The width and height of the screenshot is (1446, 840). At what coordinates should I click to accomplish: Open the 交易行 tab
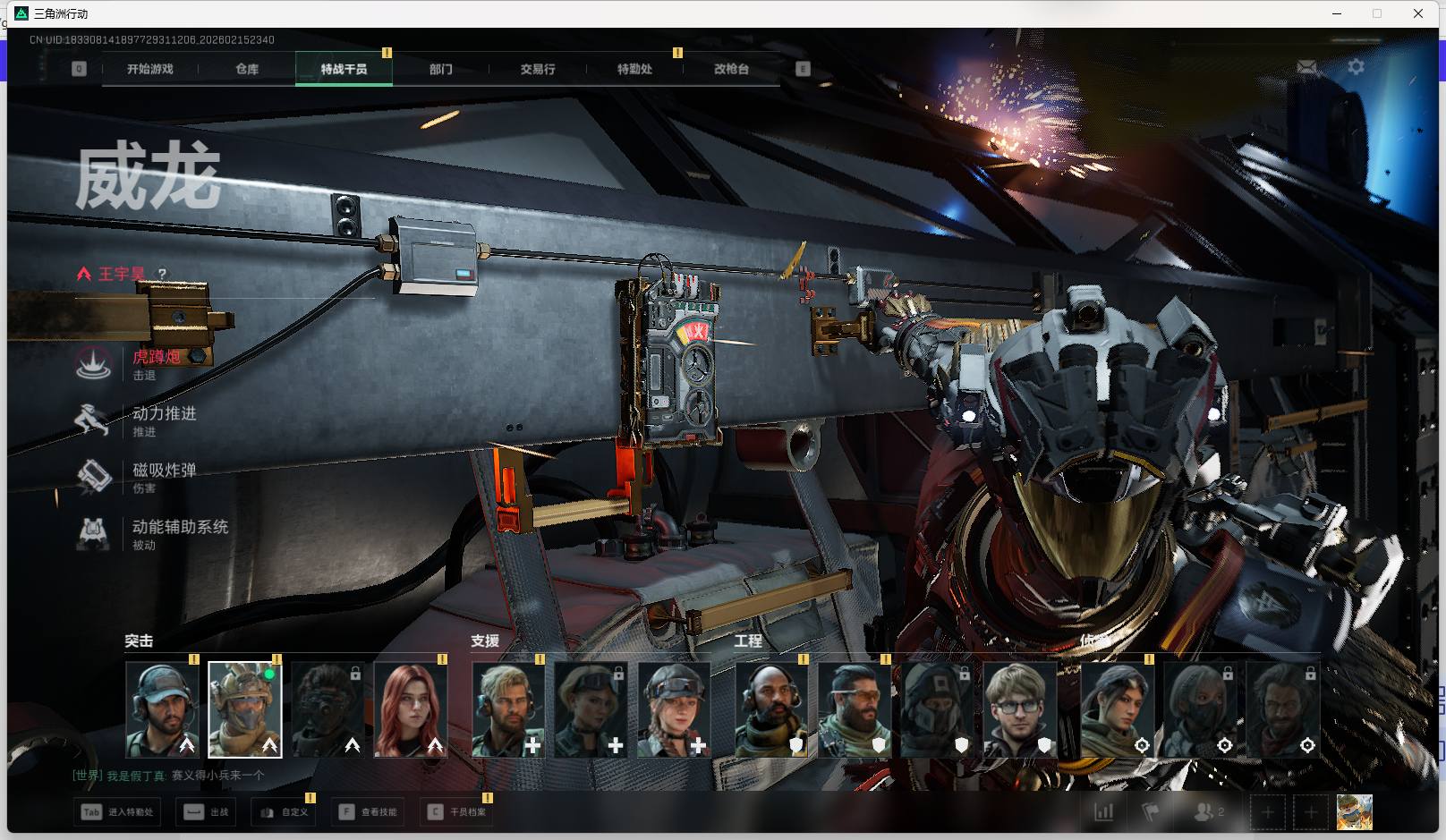click(538, 69)
